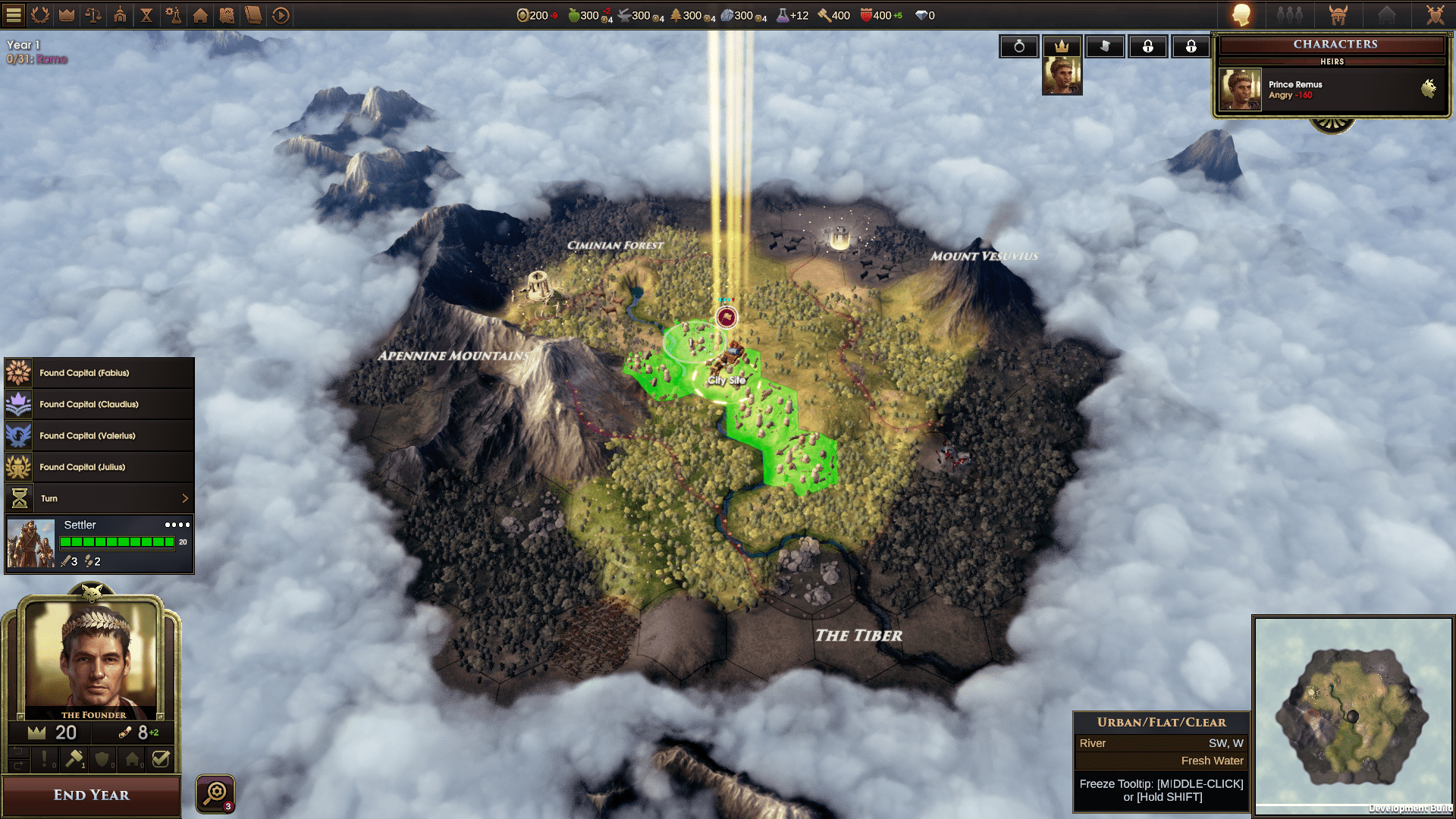End the current year
Screen dimensions: 1456x819
click(x=91, y=795)
